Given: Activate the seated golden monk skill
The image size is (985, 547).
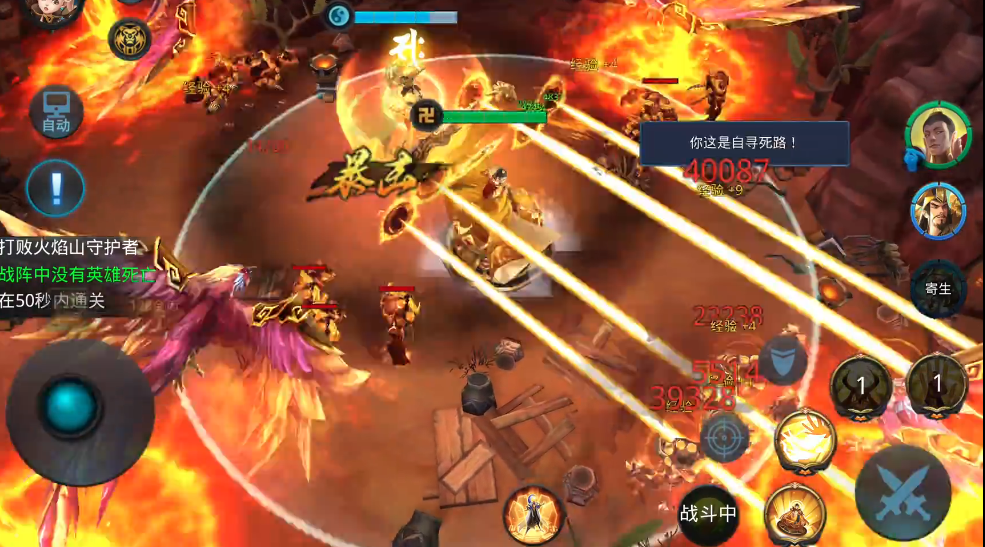Looking at the screenshot, I should (794, 515).
